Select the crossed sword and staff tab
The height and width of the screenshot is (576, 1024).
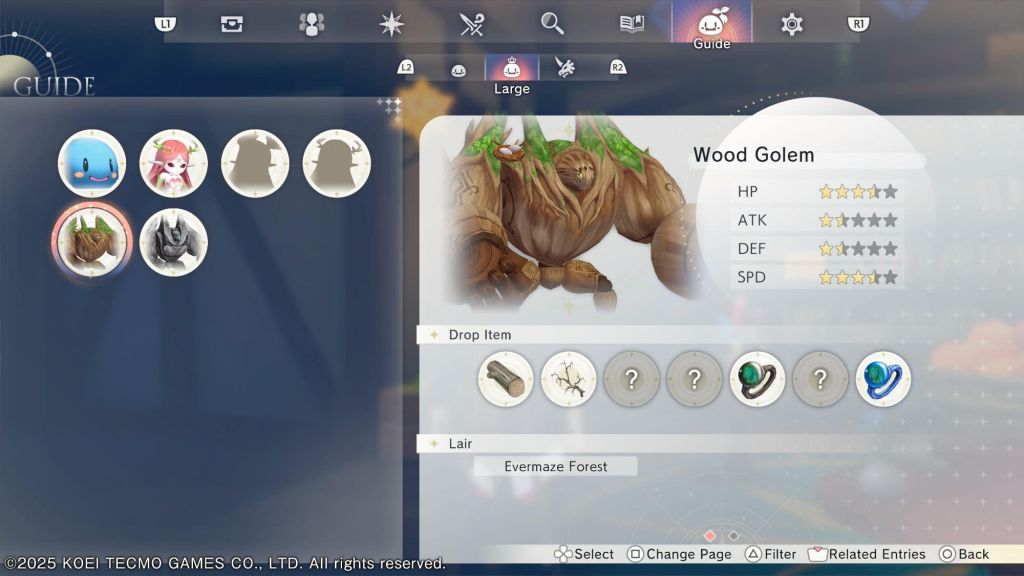472,24
